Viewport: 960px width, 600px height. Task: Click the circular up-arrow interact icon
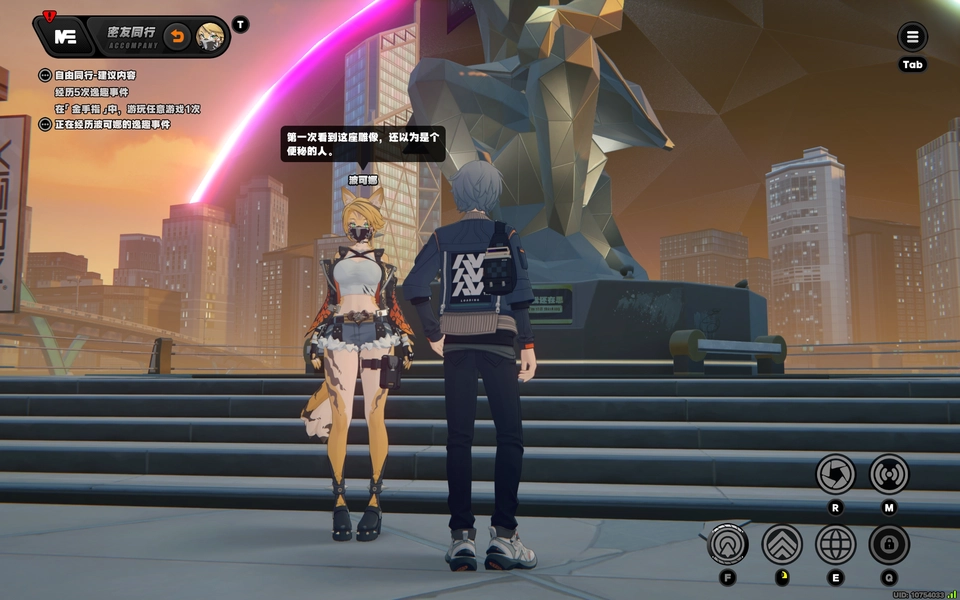(728, 544)
